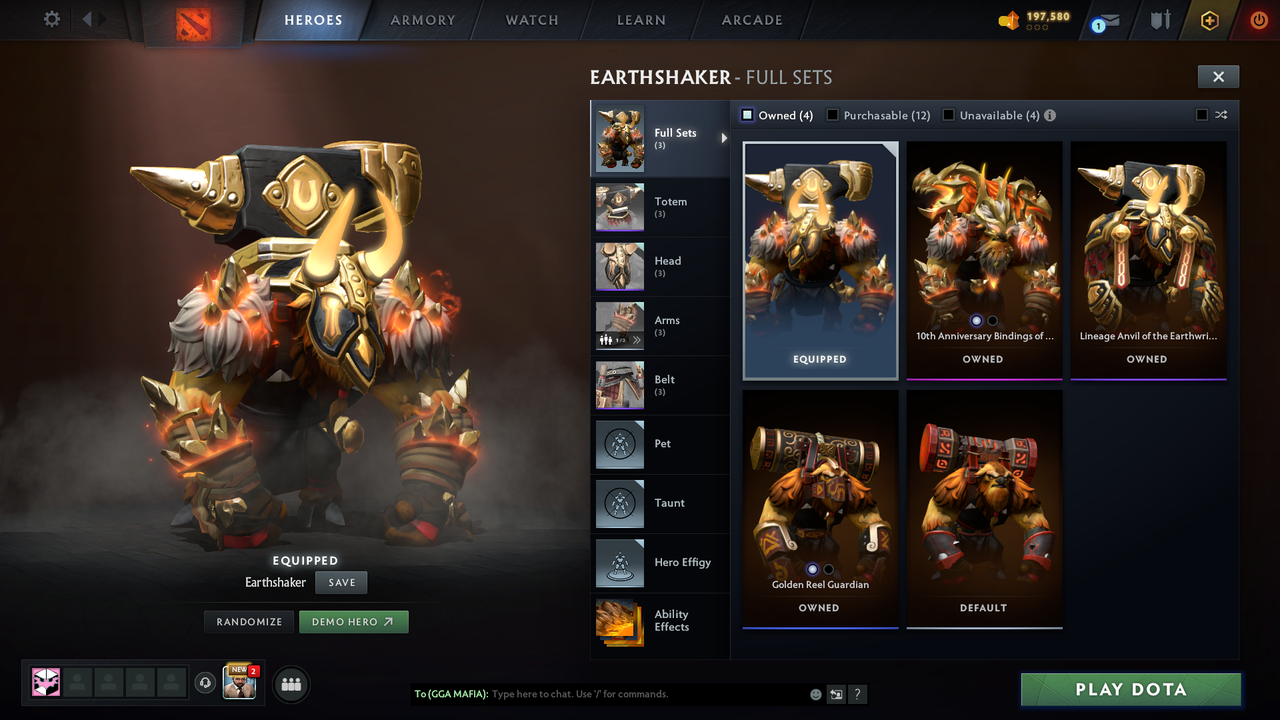1280x720 pixels.
Task: Open the WATCH section
Action: (x=531, y=20)
